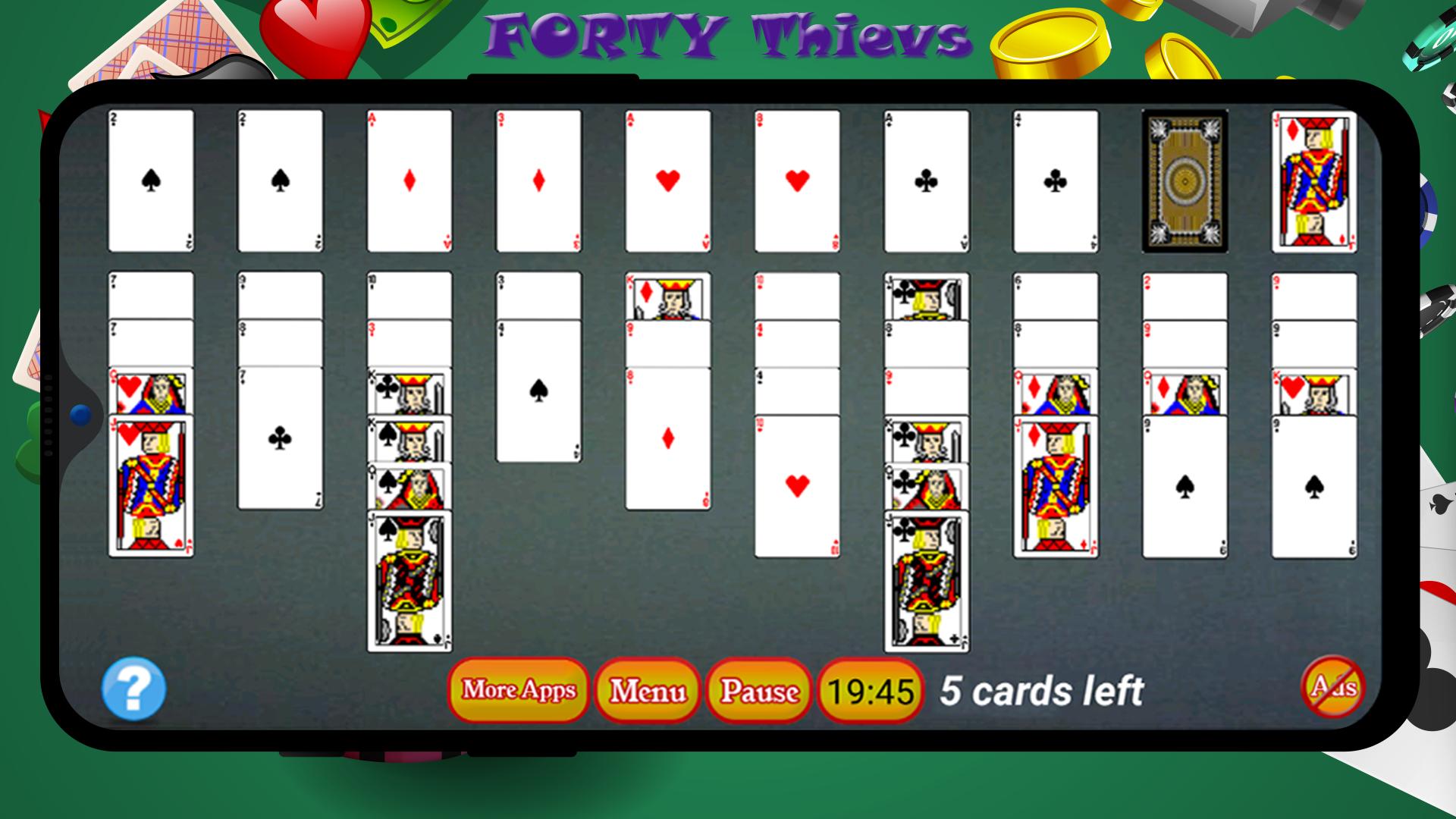Select the 10 of Hearts card

pos(795,485)
